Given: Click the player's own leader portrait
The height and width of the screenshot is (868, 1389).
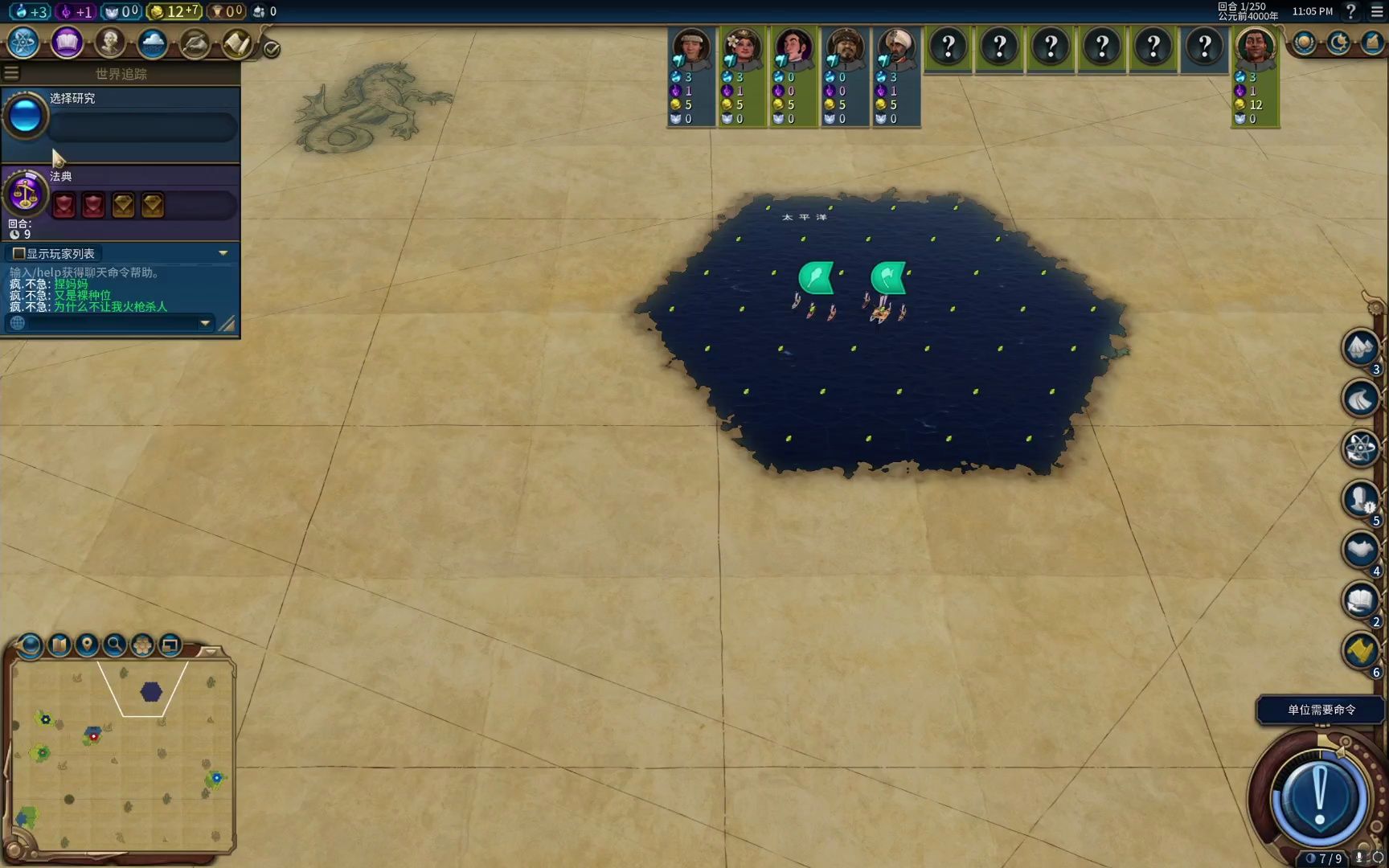Looking at the screenshot, I should [x=1255, y=47].
